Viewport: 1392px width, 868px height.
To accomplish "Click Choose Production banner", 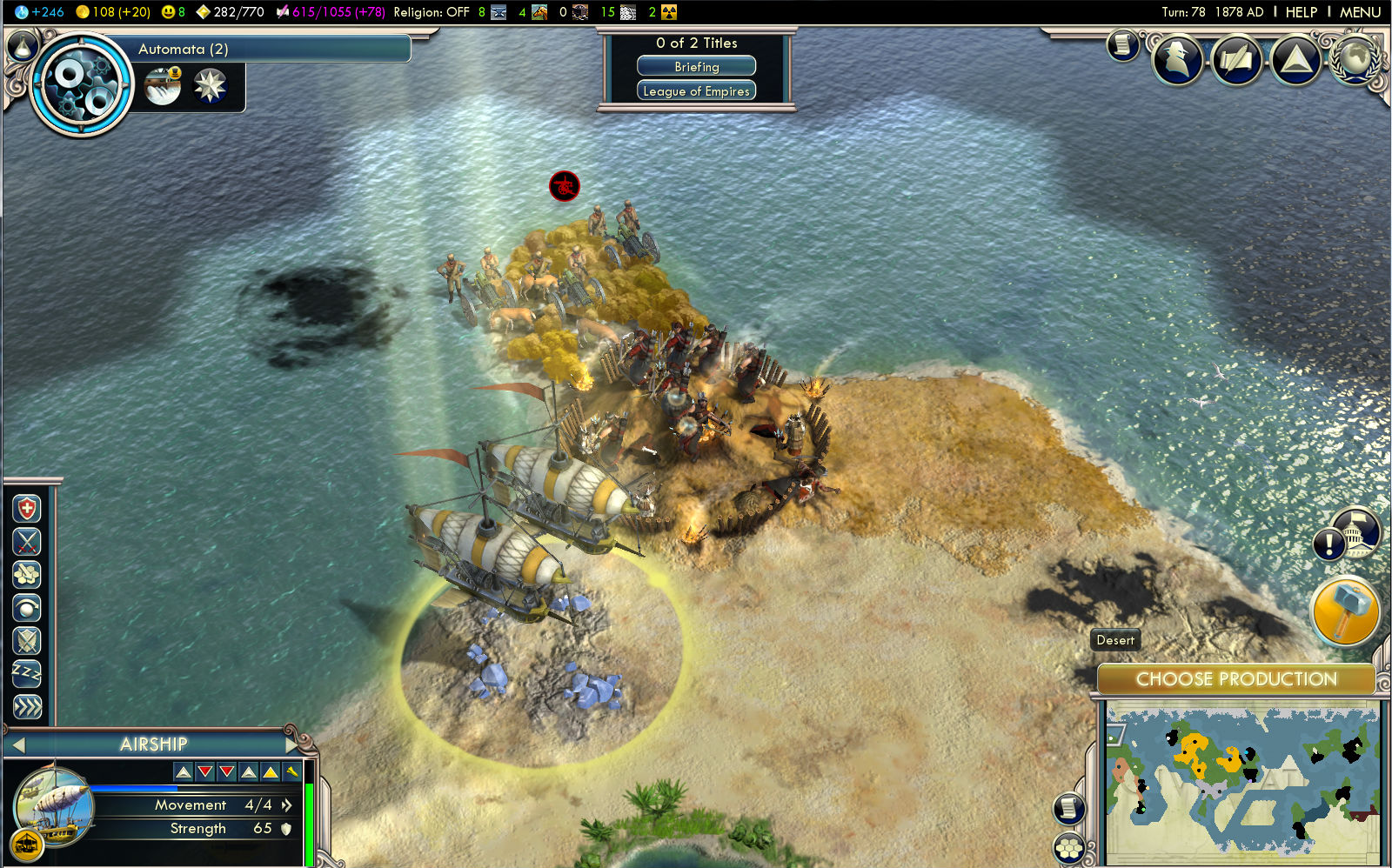I will tap(1236, 679).
